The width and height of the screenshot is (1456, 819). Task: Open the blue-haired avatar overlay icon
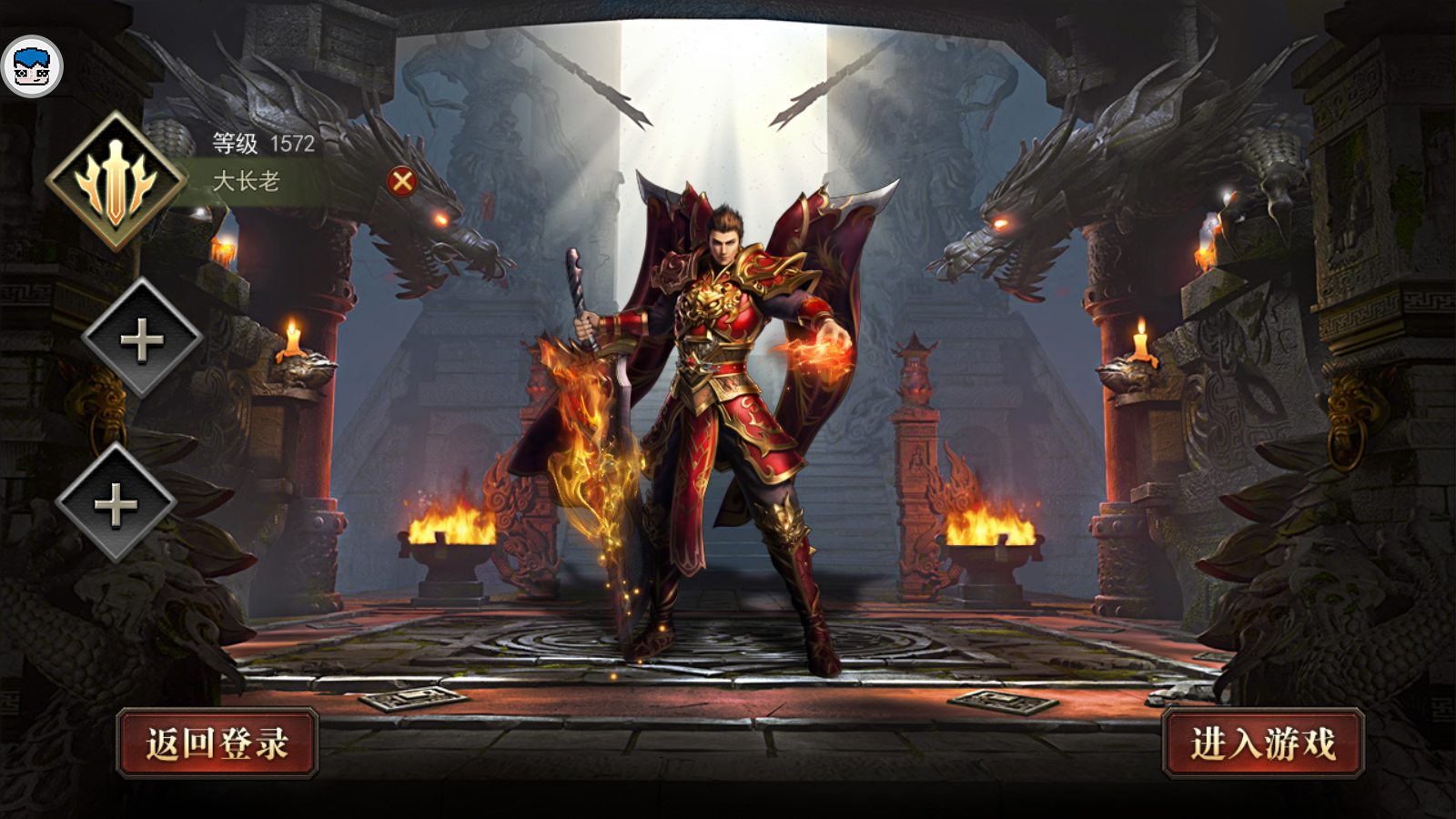coord(33,66)
